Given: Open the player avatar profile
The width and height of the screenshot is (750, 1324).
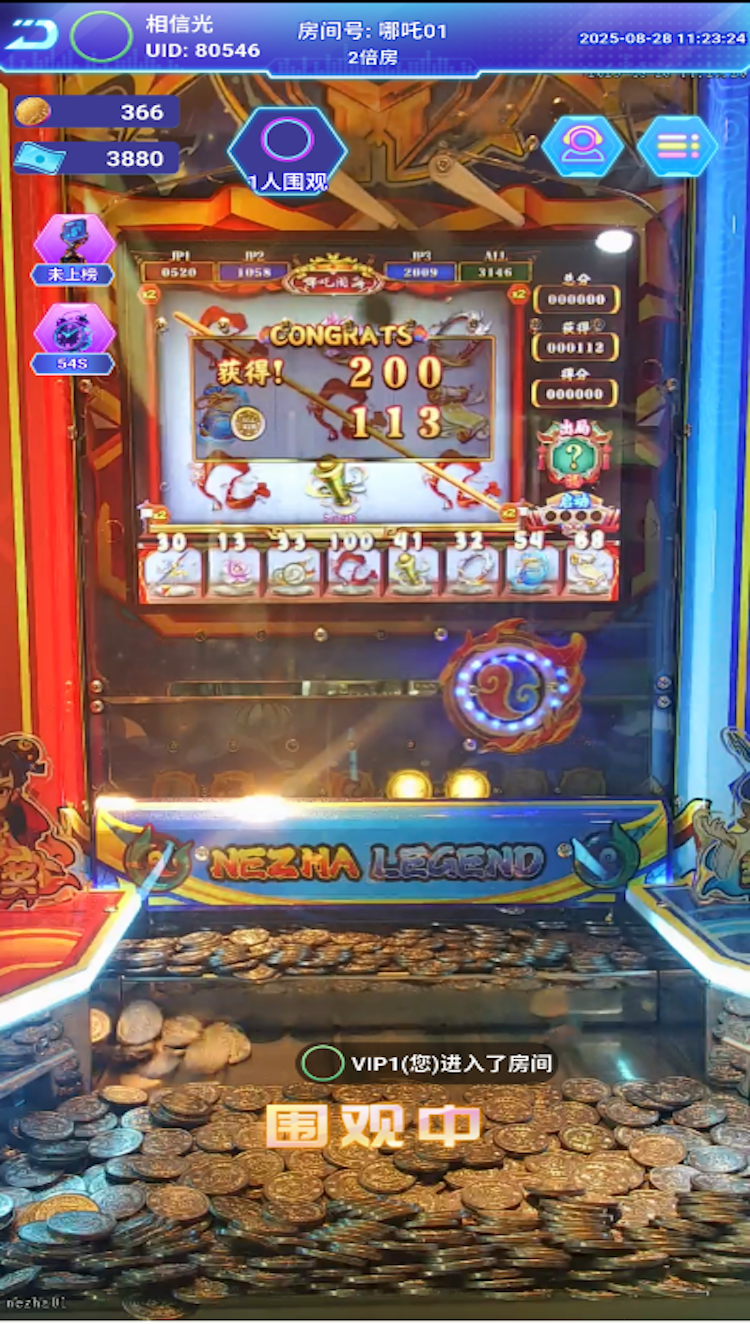Looking at the screenshot, I should click(101, 37).
